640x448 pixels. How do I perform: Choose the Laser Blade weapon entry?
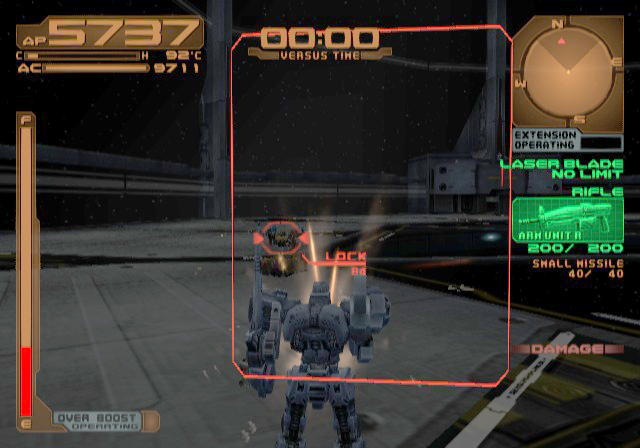(x=561, y=170)
